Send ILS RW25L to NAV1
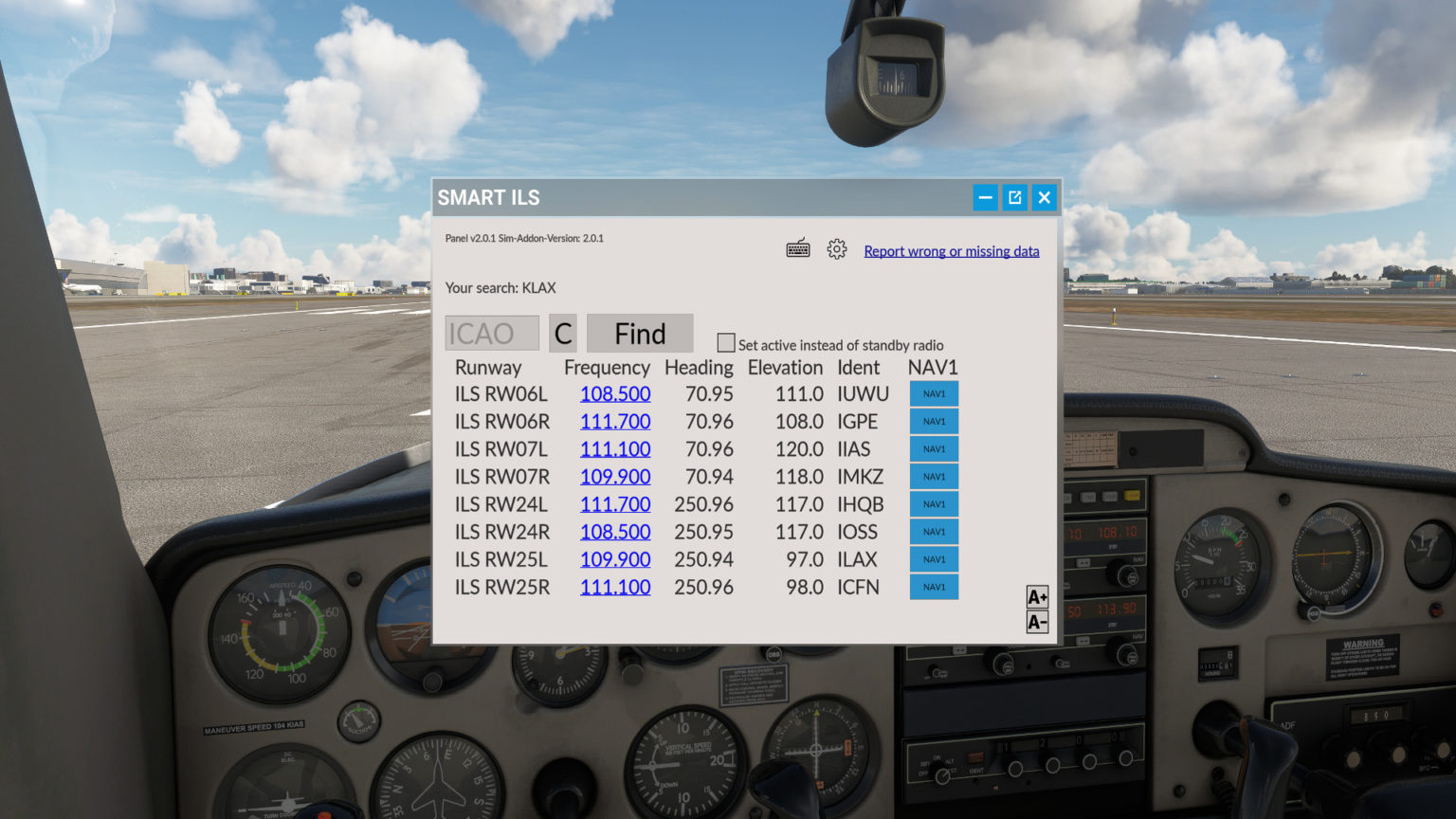Screen dimensions: 1456x819 click(933, 559)
